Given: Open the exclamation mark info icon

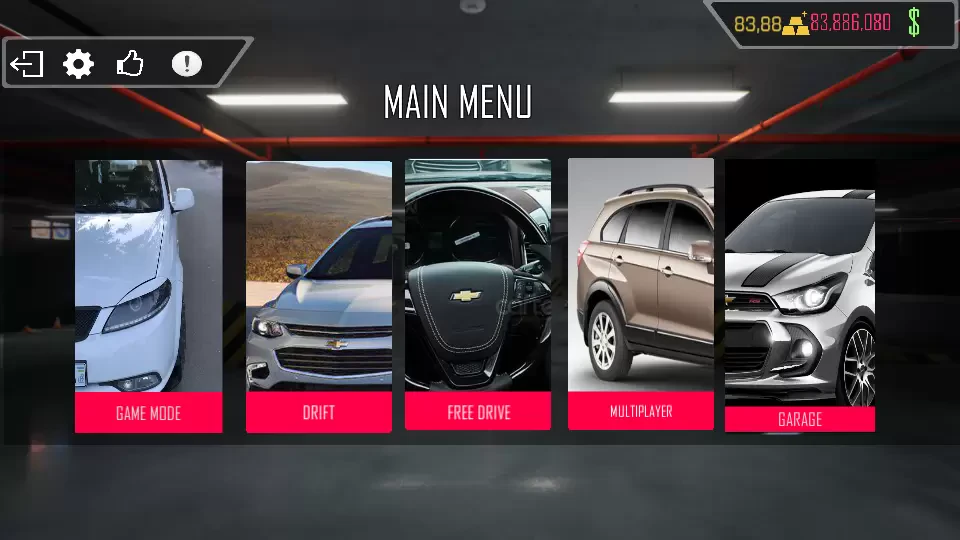Looking at the screenshot, I should coord(186,64).
